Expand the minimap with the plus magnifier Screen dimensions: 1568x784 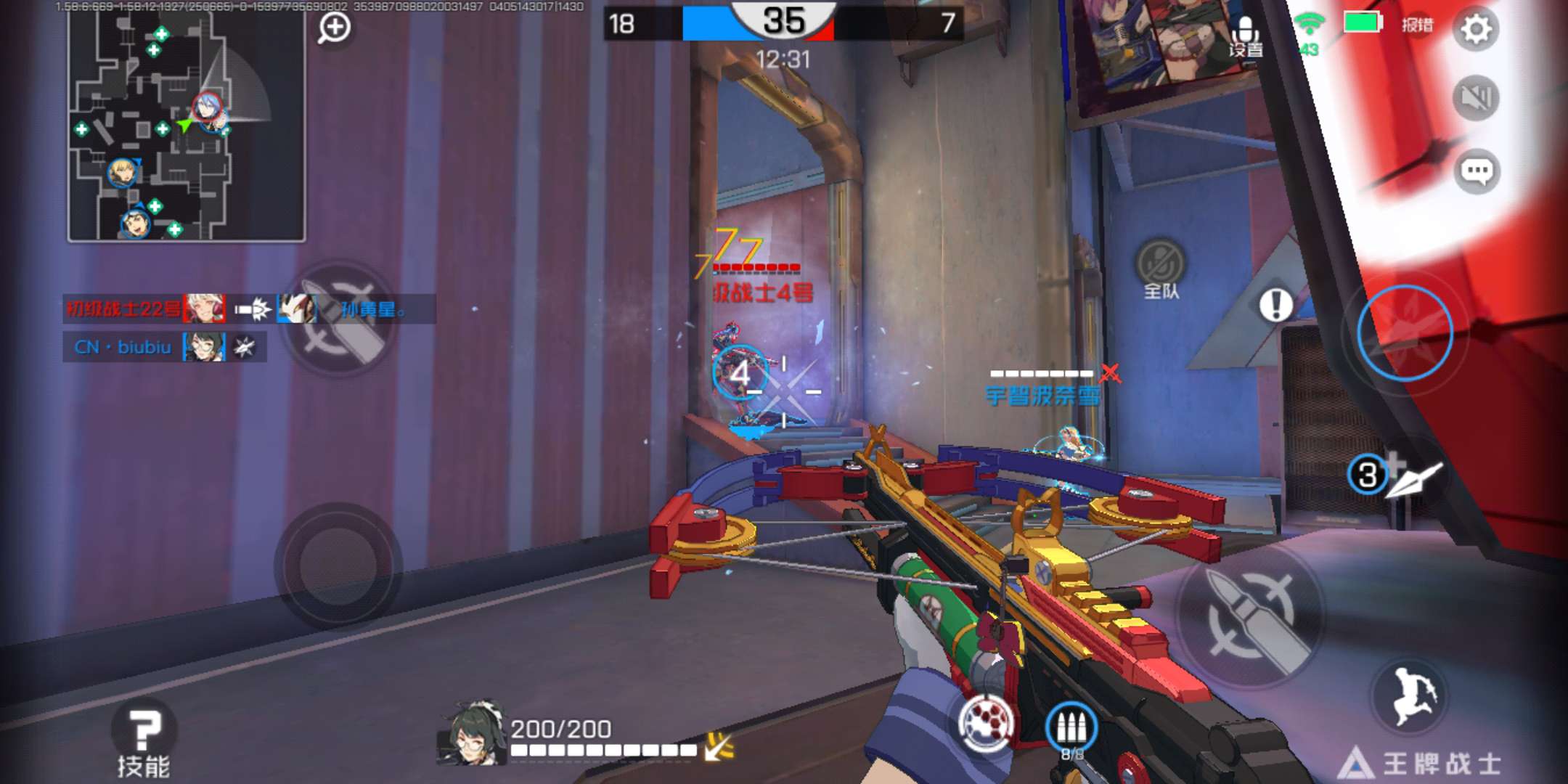pos(334,28)
